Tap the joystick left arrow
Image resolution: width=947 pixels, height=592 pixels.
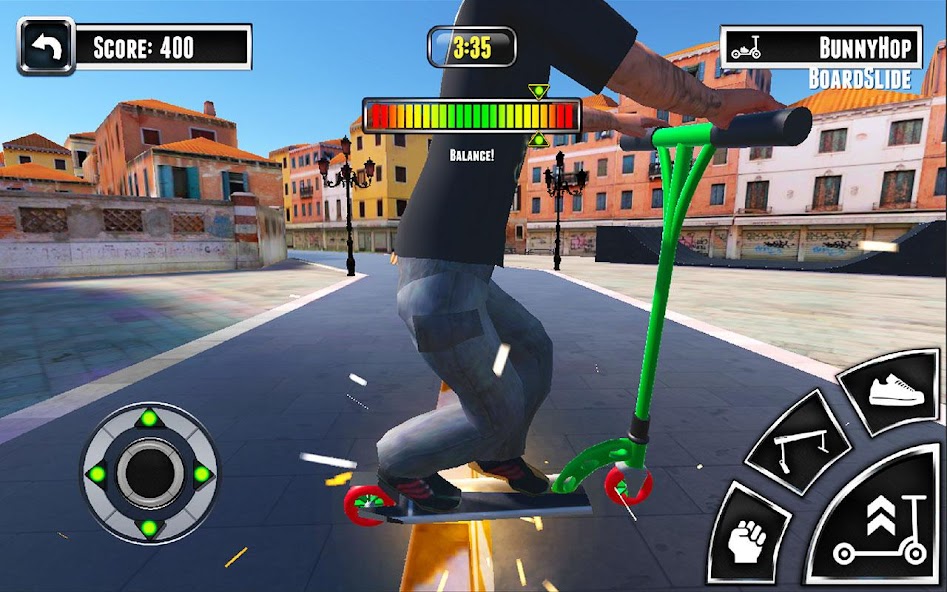(96, 473)
